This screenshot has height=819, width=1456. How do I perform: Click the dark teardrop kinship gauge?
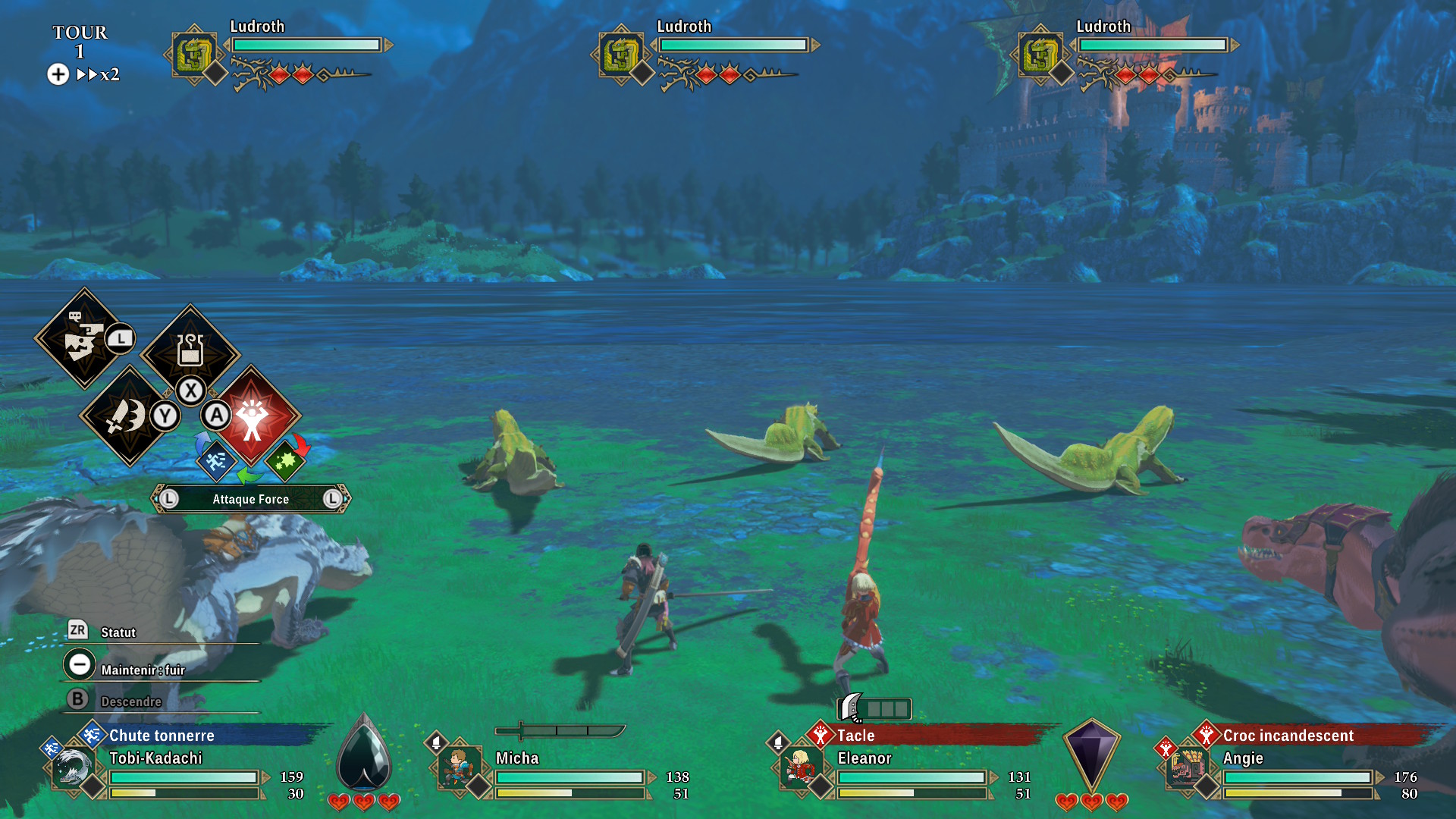pyautogui.click(x=364, y=754)
